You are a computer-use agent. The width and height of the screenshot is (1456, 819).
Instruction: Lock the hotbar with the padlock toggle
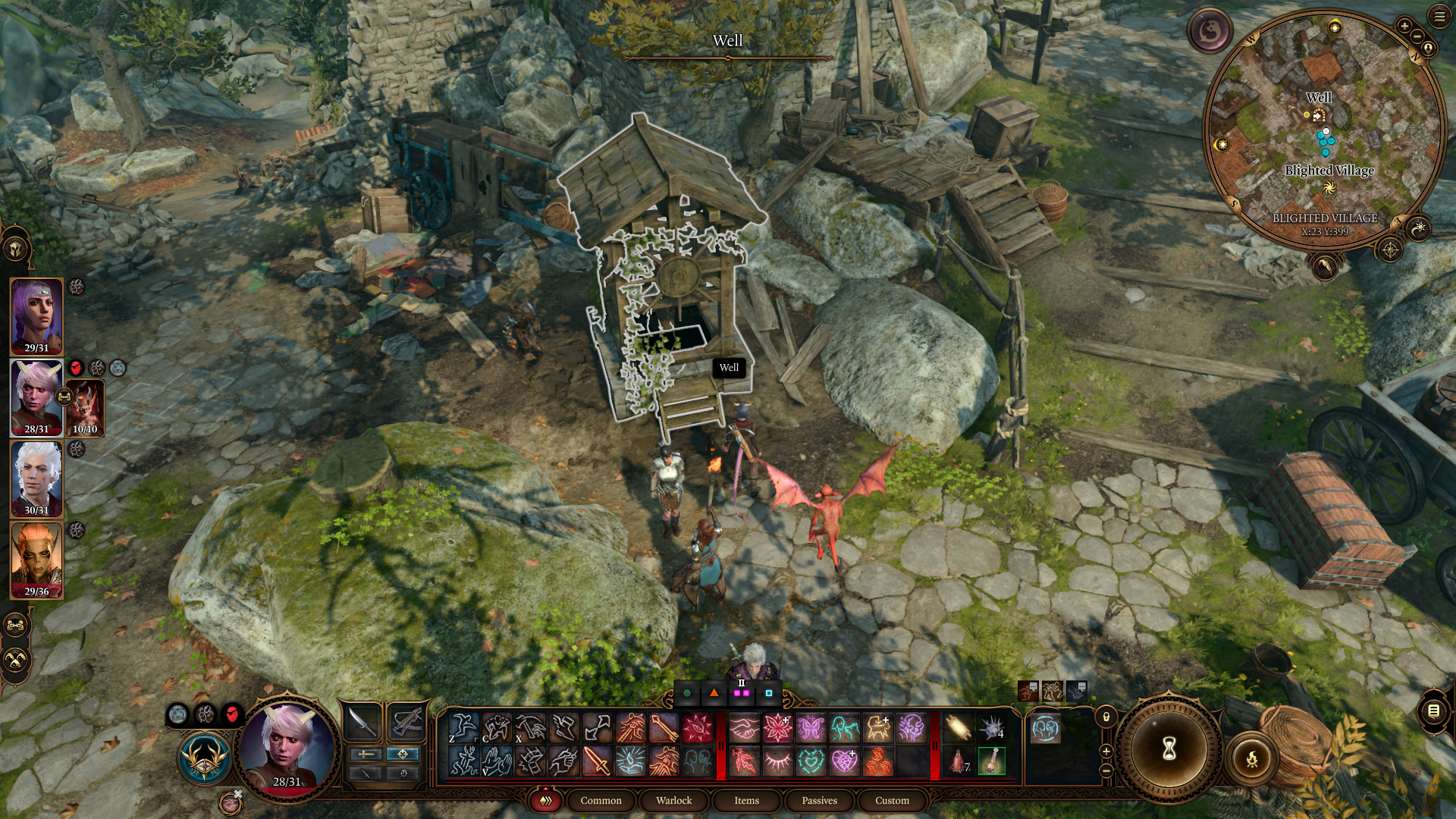pos(1106,717)
